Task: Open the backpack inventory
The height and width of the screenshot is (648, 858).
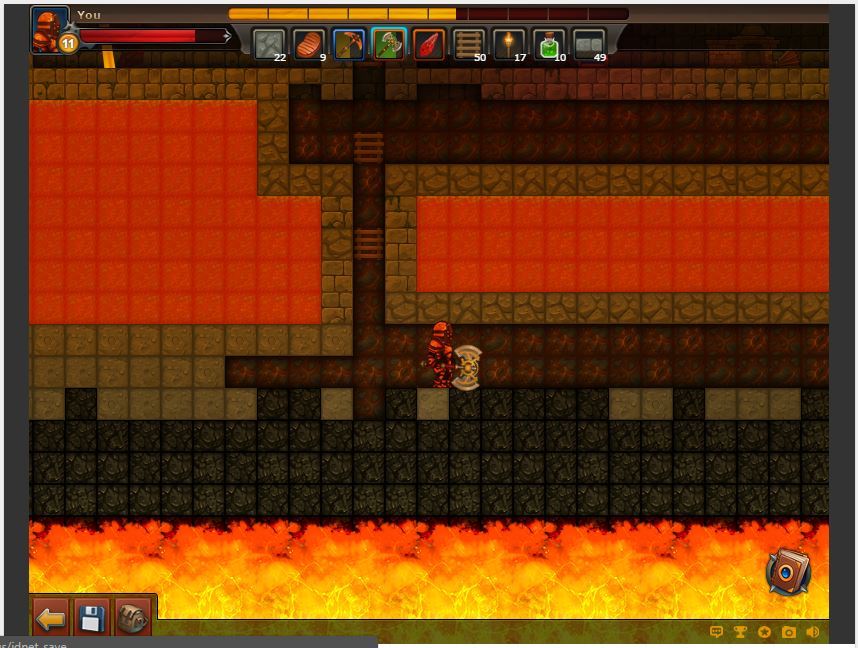Action: 131,619
